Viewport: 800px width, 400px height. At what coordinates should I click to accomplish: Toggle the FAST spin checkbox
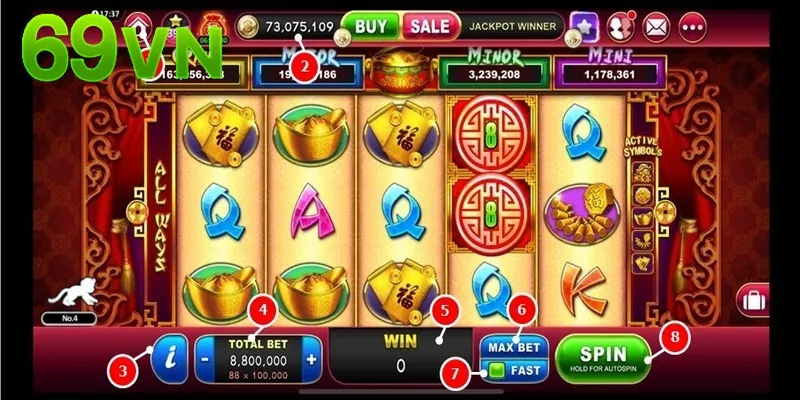497,371
